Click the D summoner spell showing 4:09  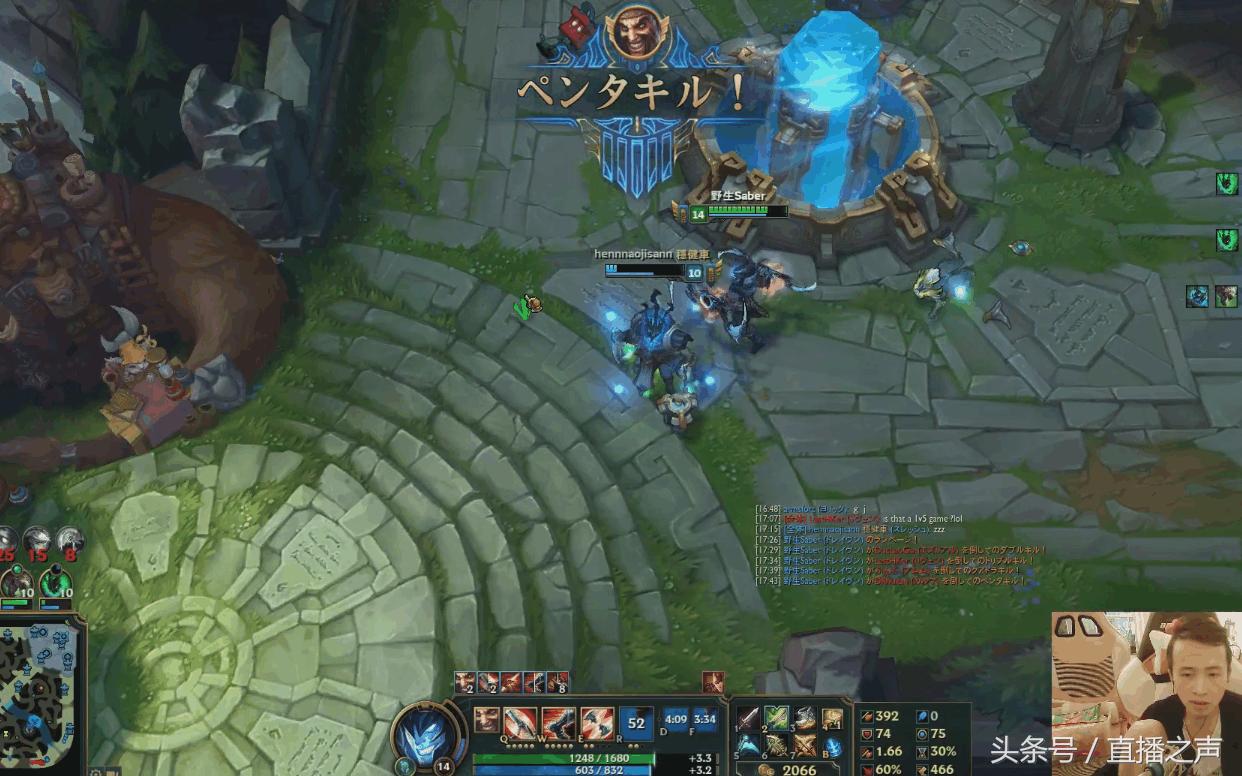coord(676,719)
